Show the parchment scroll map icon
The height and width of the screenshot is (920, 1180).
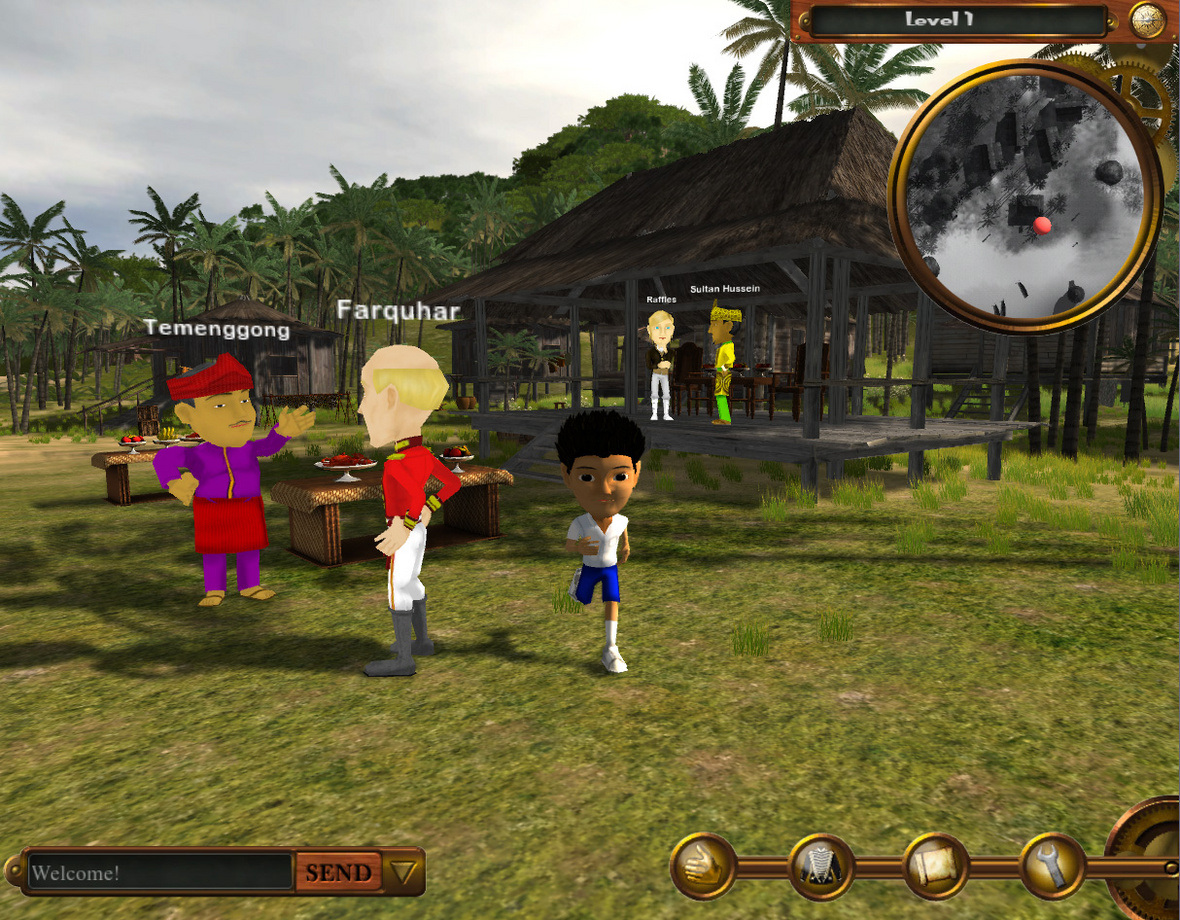pyautogui.click(x=936, y=866)
